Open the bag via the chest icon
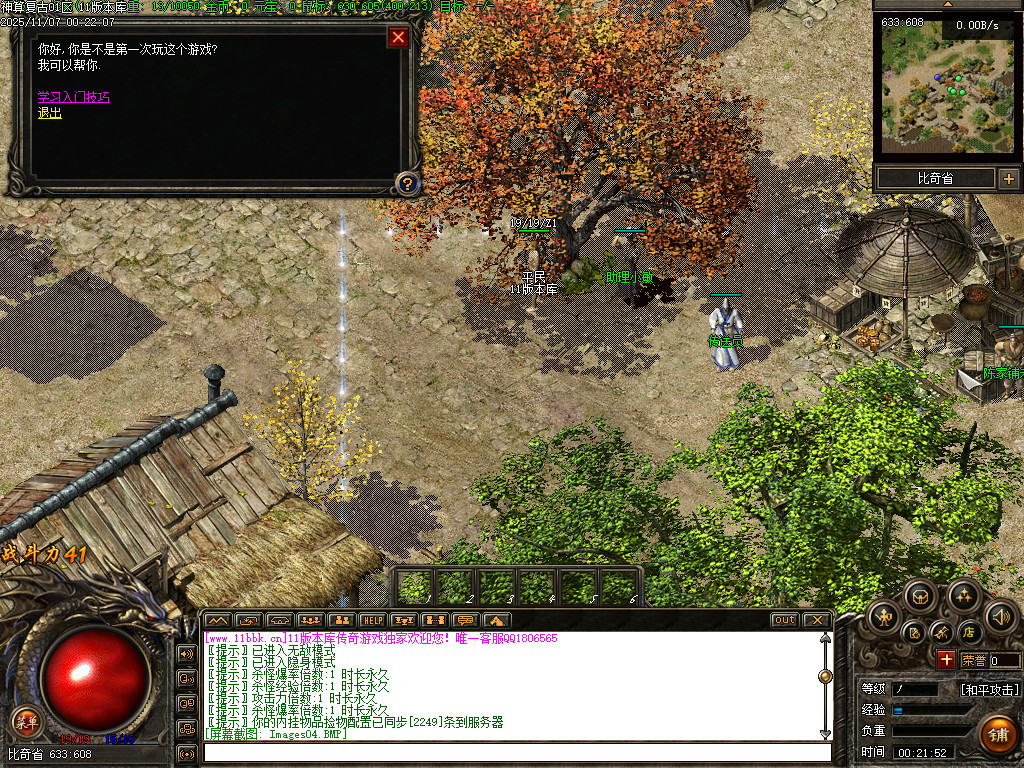 920,598
